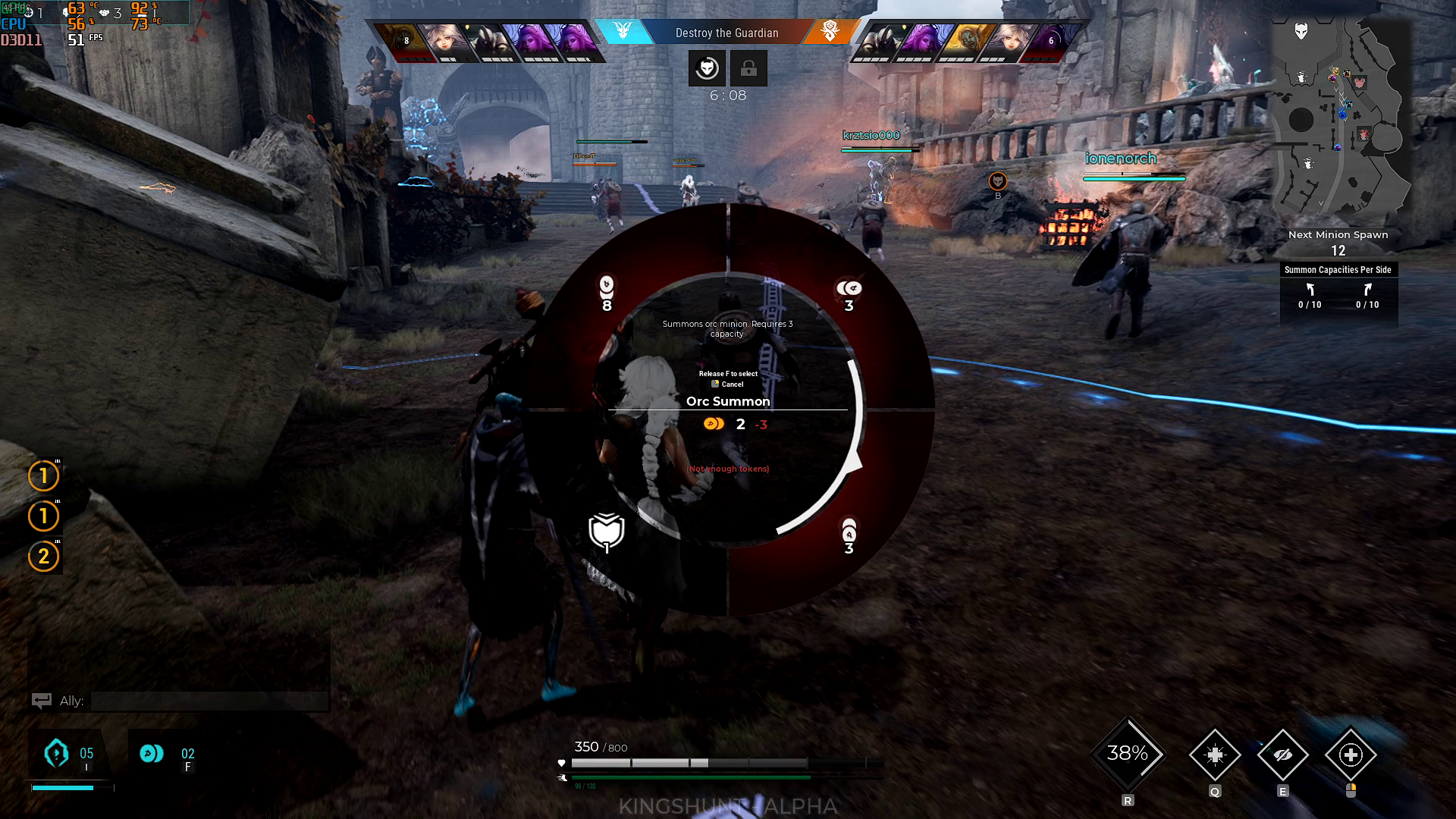Click the guardian objective icon under the banner
Image resolution: width=1456 pixels, height=819 pixels.
click(x=707, y=68)
